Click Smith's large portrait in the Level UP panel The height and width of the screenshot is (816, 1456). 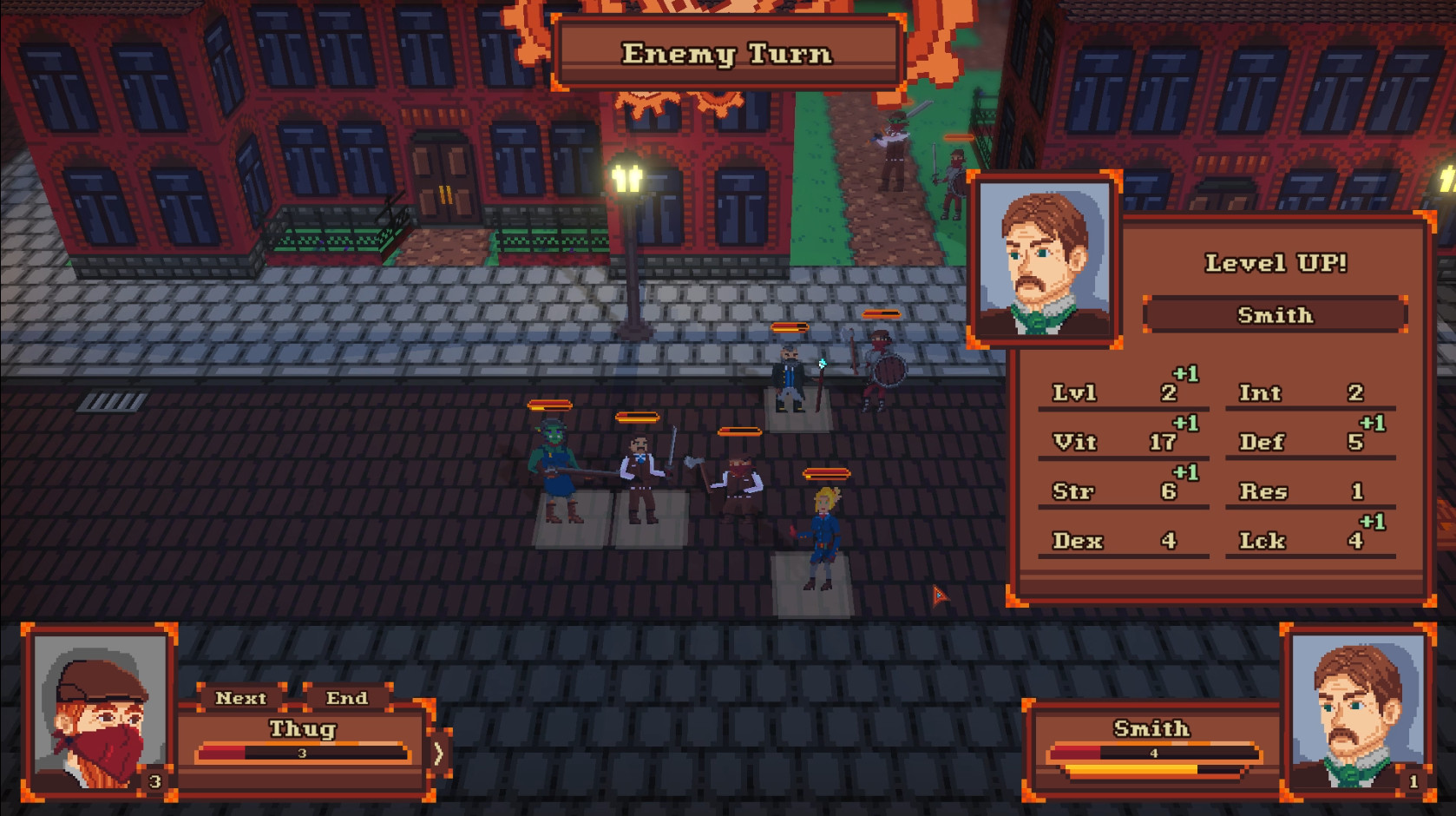pyautogui.click(x=1044, y=259)
